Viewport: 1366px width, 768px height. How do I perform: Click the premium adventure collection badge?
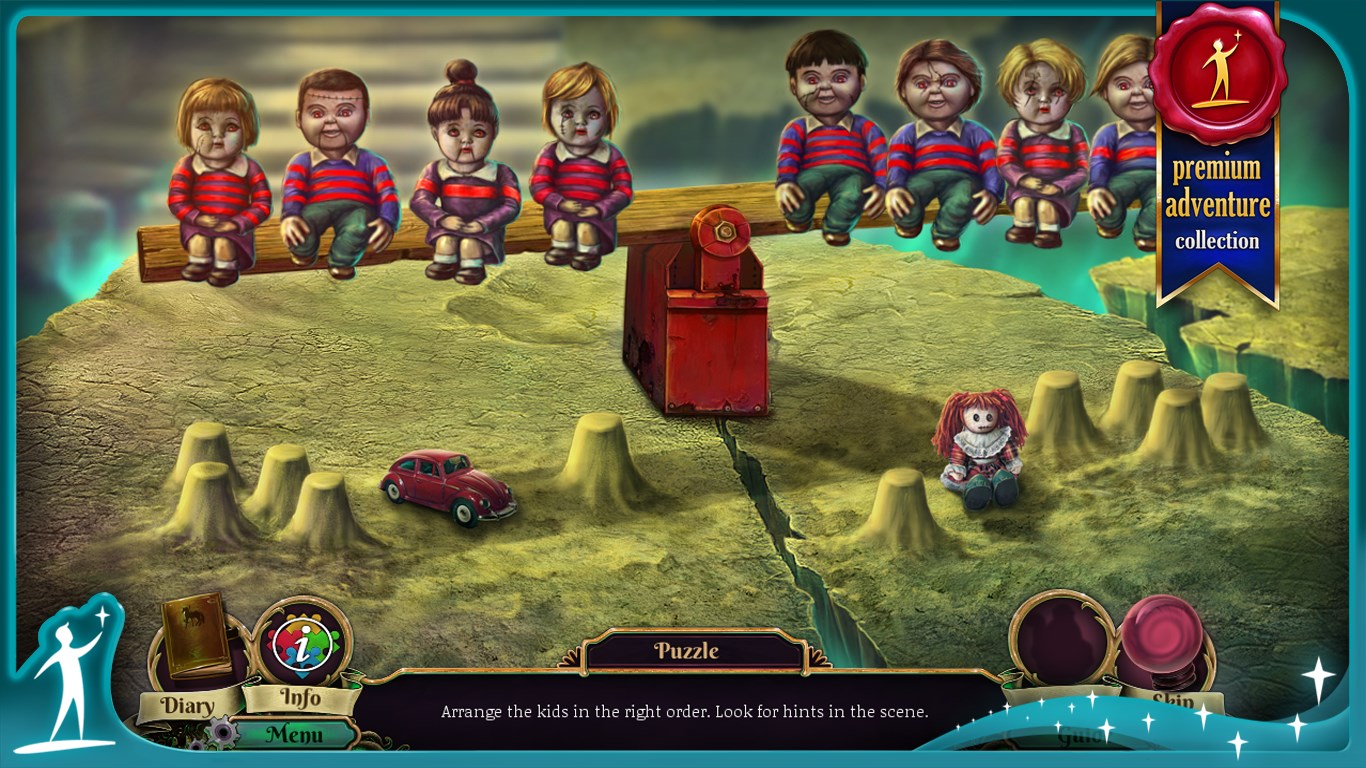coord(1217,150)
